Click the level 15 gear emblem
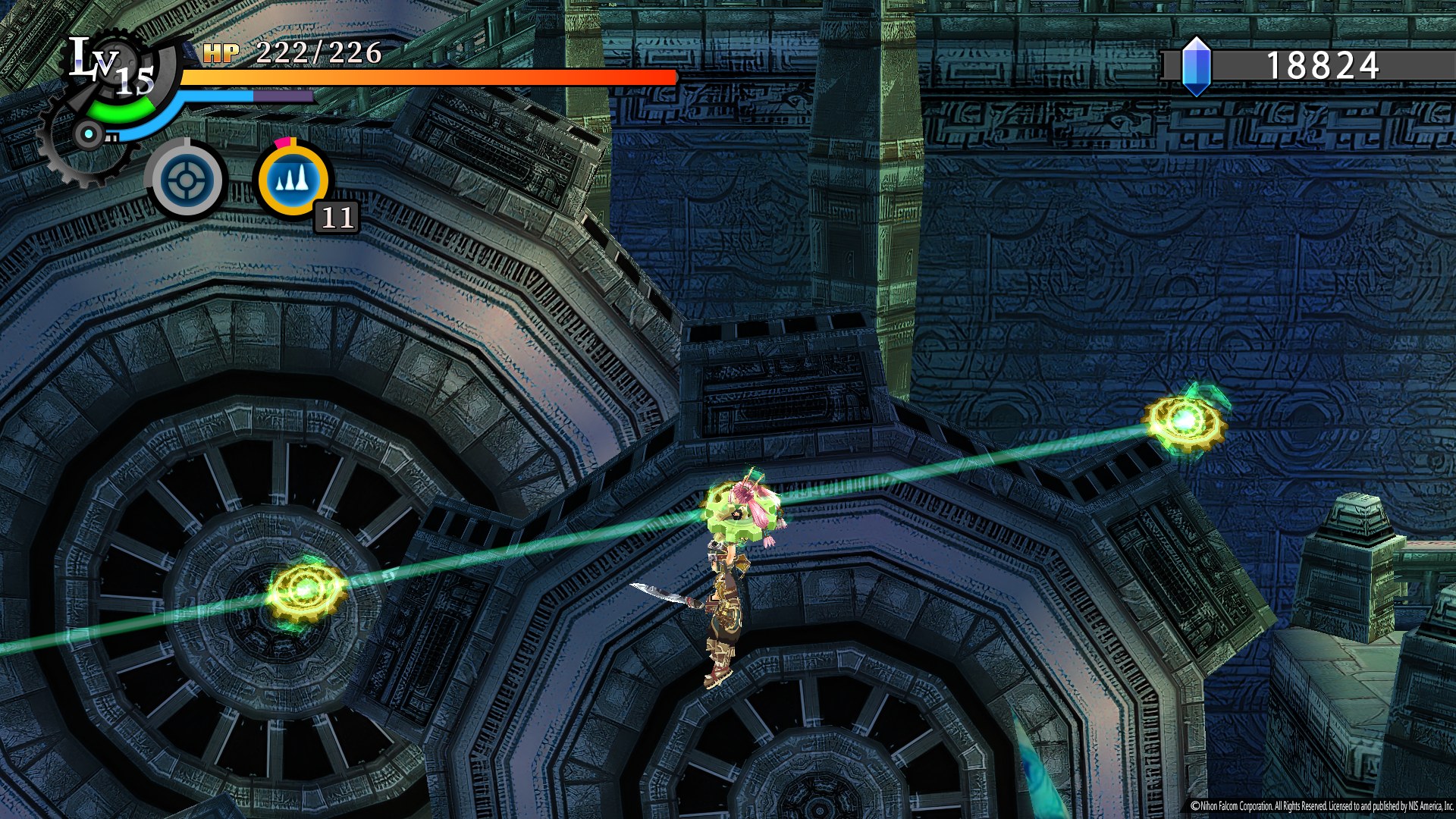The height and width of the screenshot is (819, 1456). 114,76
